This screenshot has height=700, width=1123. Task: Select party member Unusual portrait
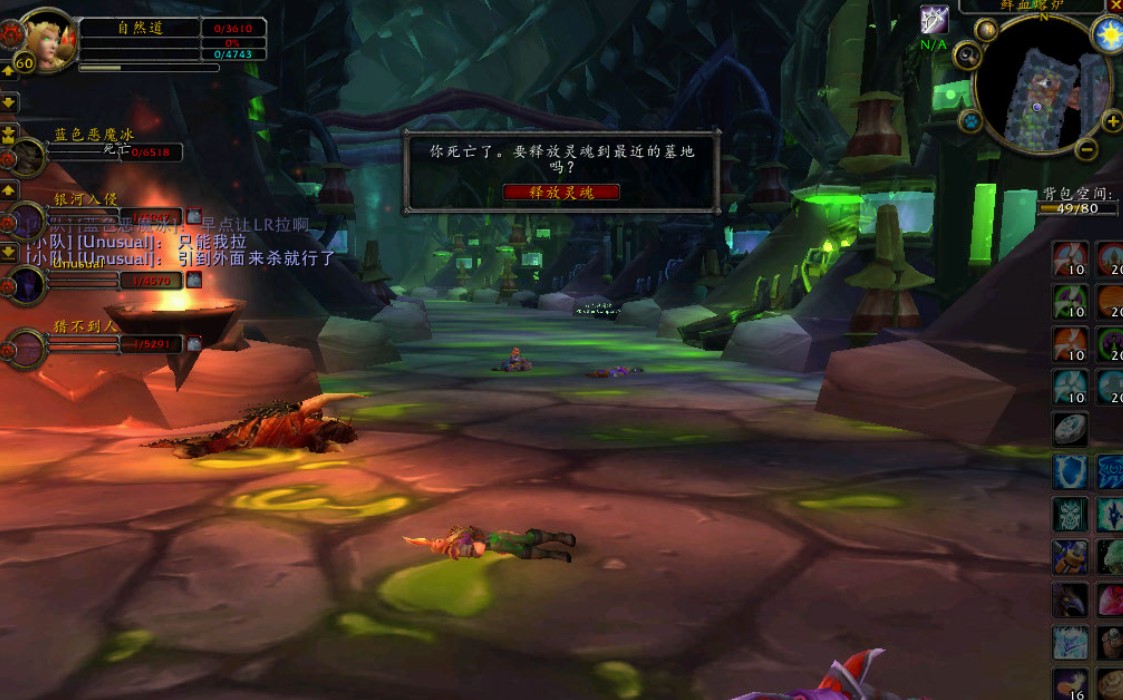point(26,284)
